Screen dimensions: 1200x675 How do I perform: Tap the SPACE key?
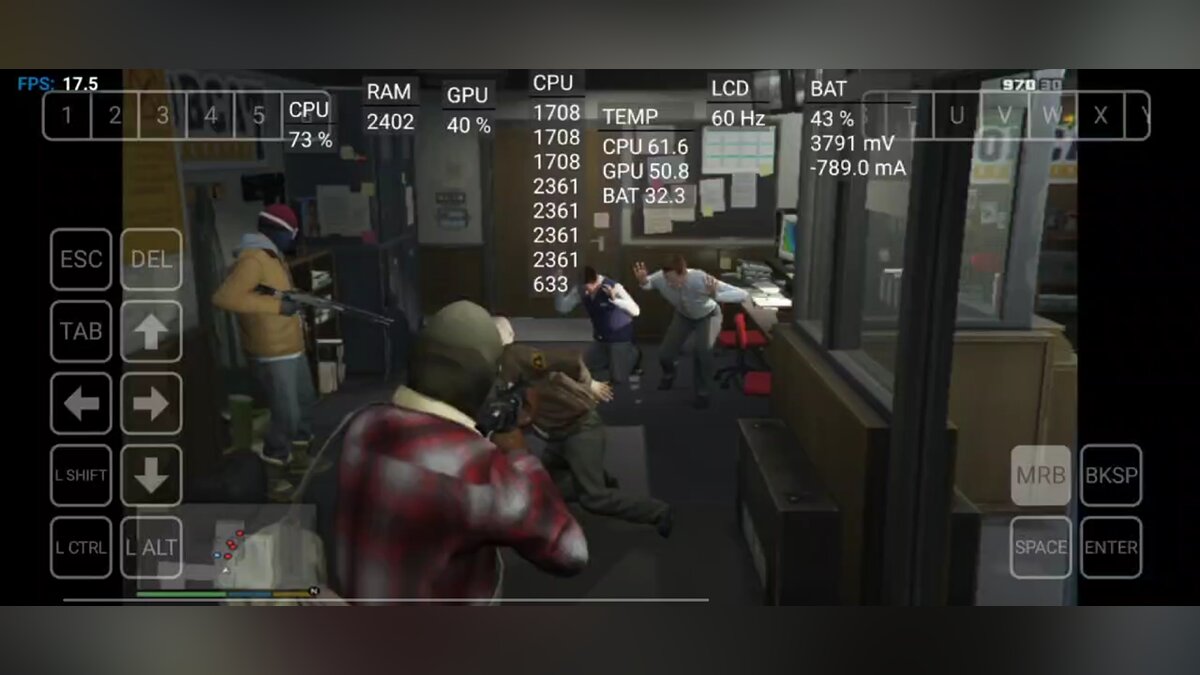click(1041, 547)
